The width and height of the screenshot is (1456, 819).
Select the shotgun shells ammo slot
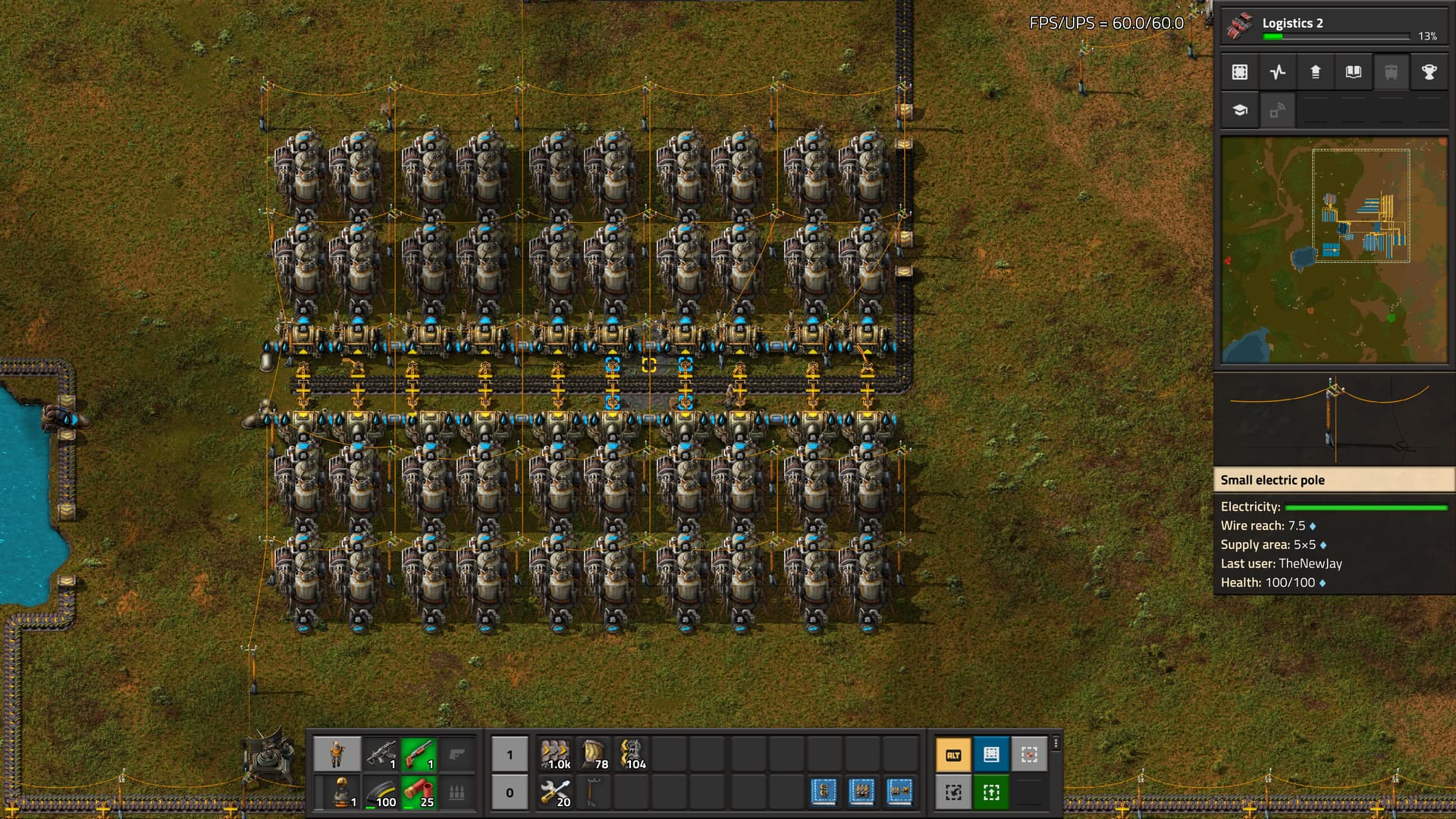(x=419, y=792)
